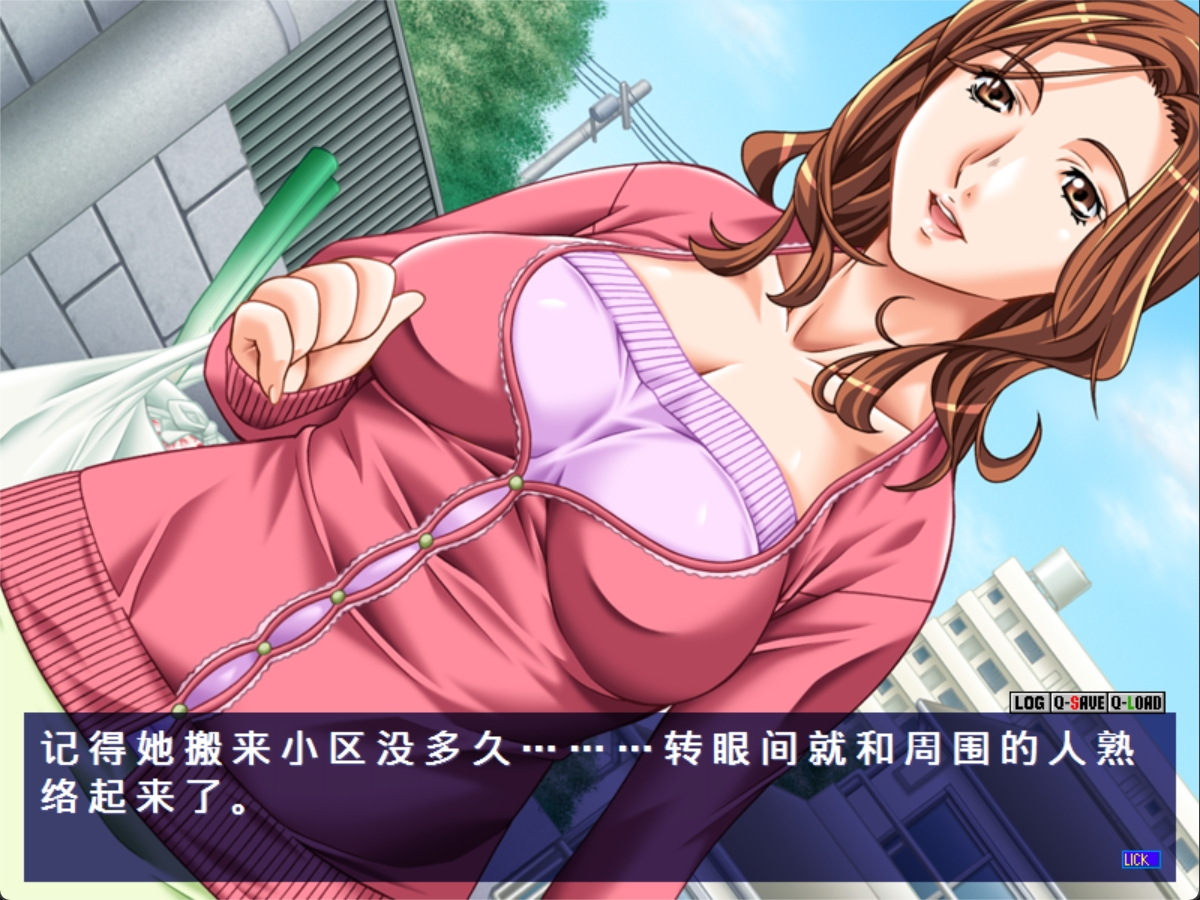Quick save with the Q-SAVE button
1200x900 pixels.
(x=1078, y=703)
